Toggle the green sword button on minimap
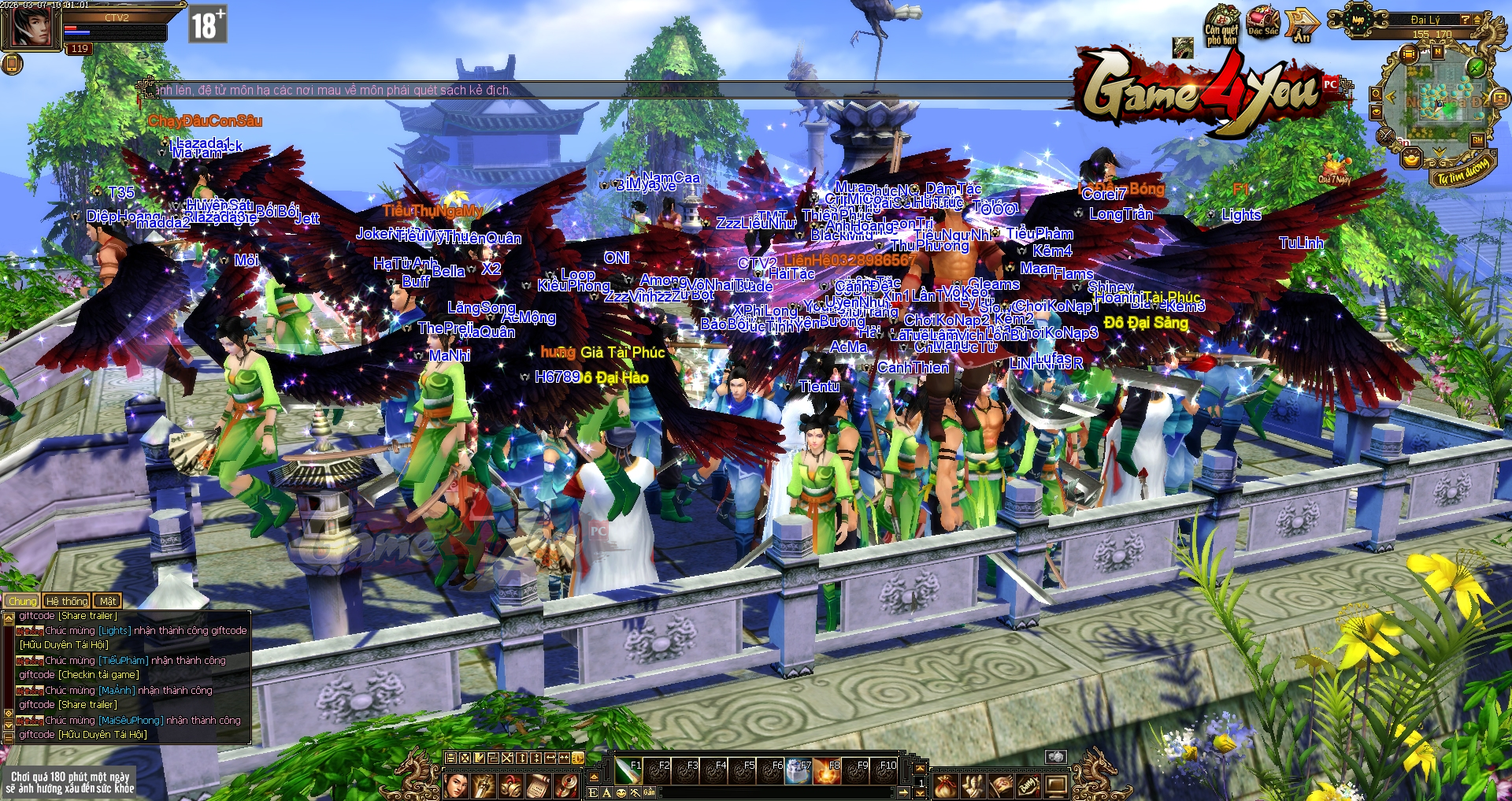 (x=1477, y=66)
